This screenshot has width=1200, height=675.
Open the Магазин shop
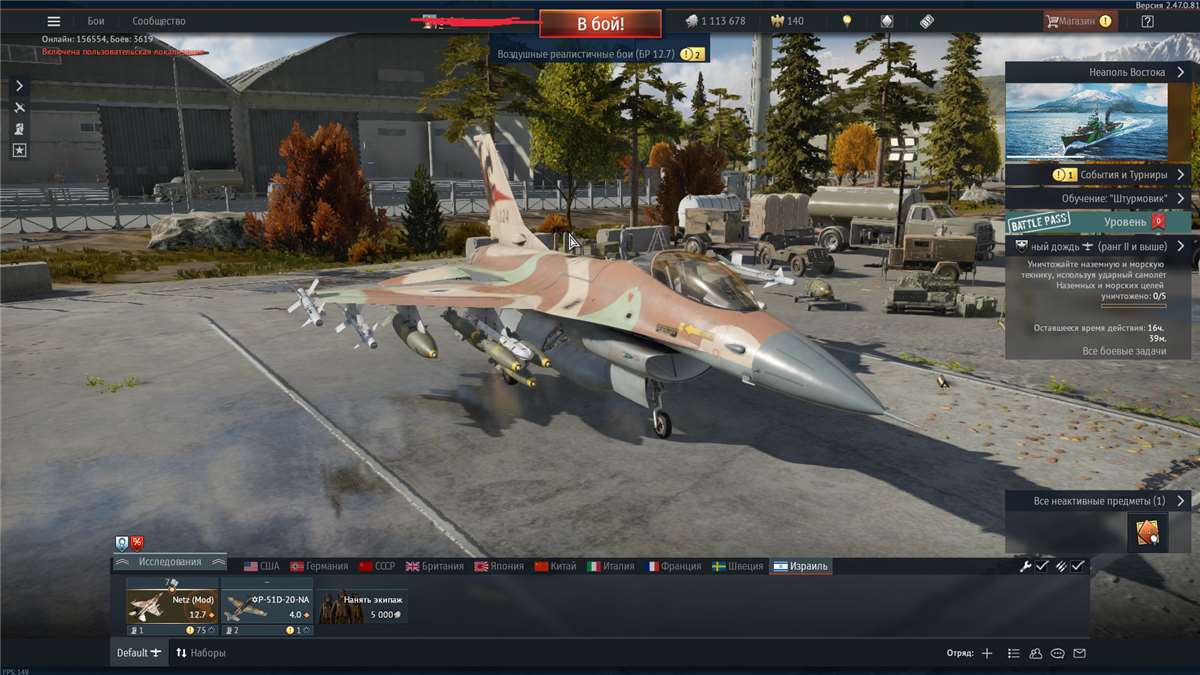click(1078, 21)
